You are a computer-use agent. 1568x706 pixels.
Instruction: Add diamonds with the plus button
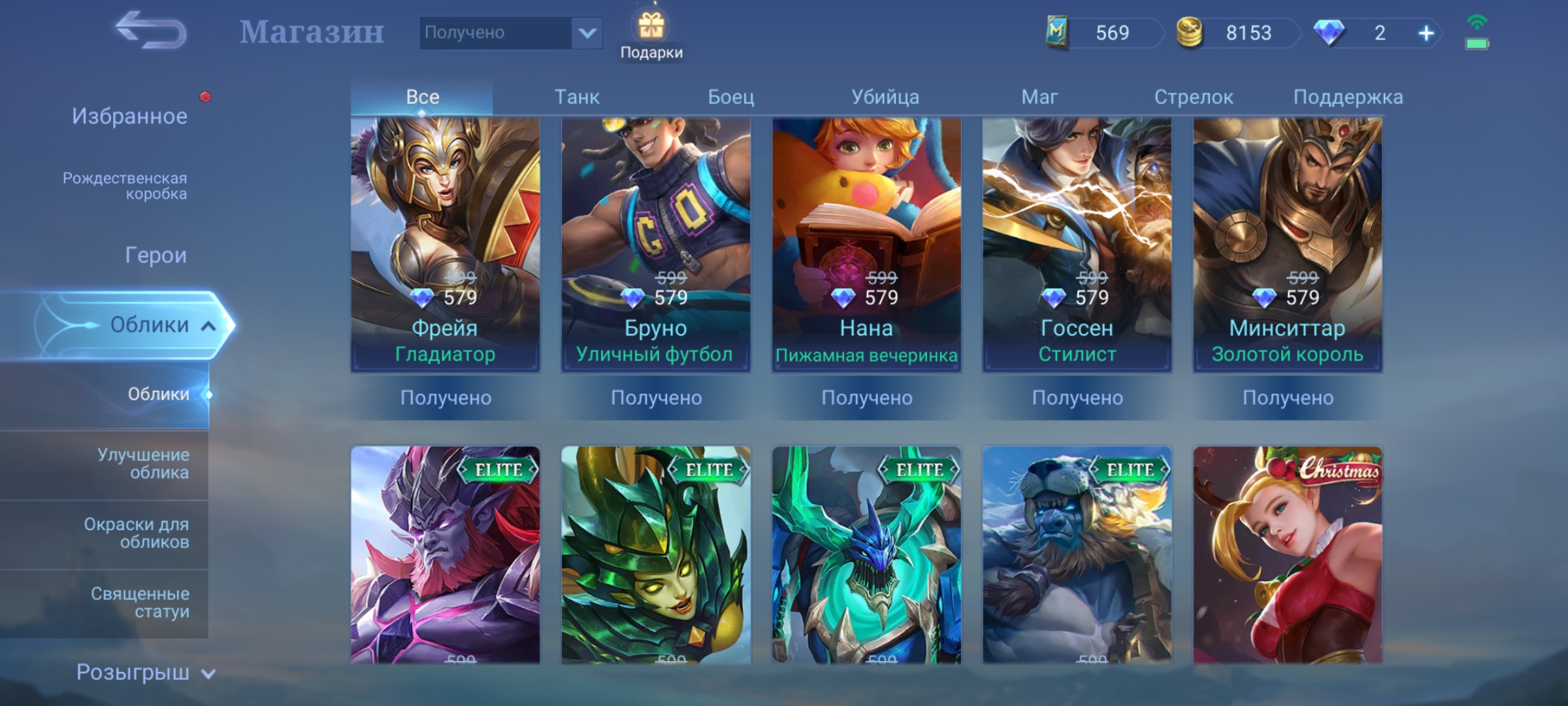[x=1426, y=33]
